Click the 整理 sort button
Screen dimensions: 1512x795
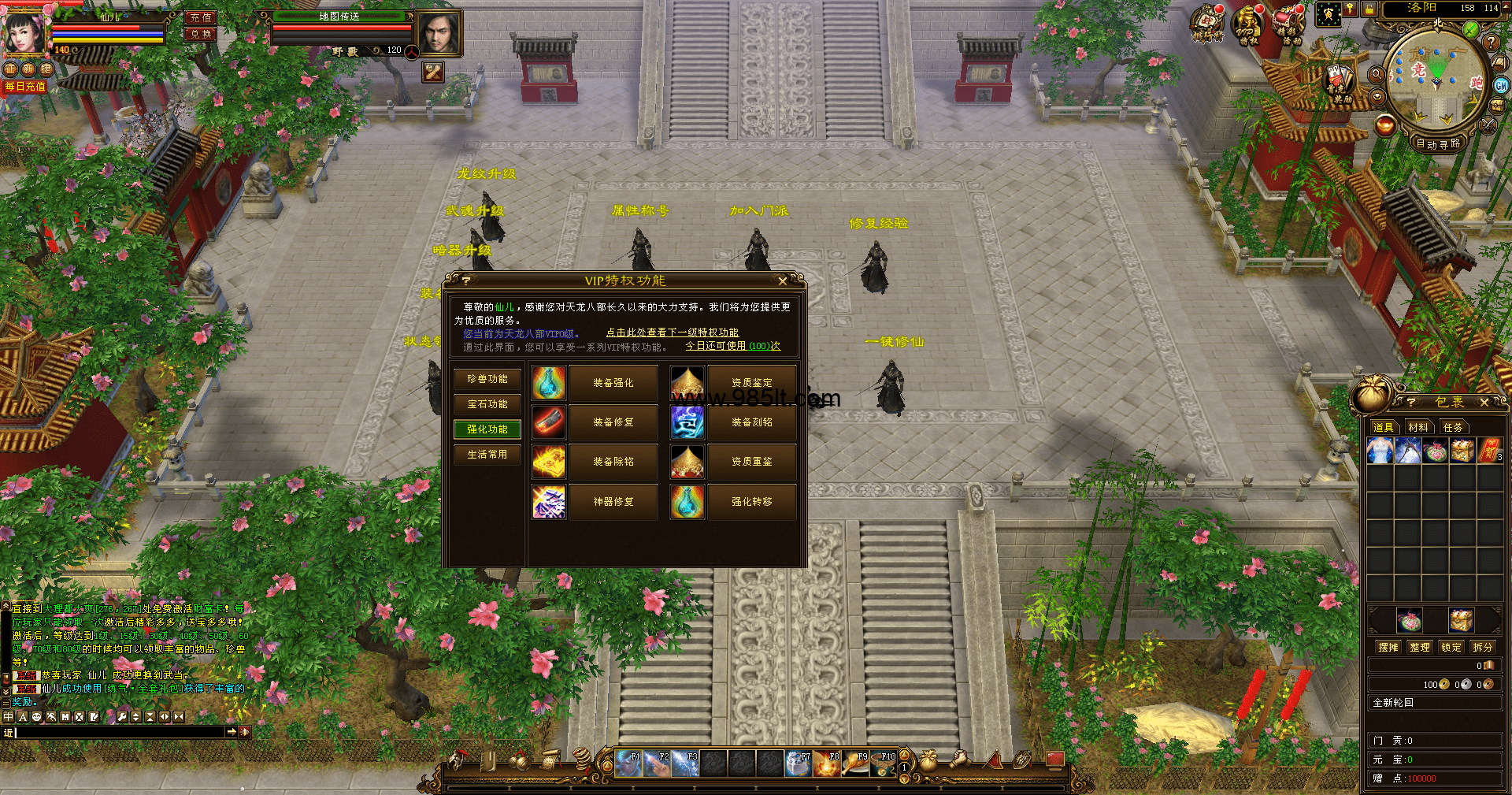pyautogui.click(x=1420, y=647)
